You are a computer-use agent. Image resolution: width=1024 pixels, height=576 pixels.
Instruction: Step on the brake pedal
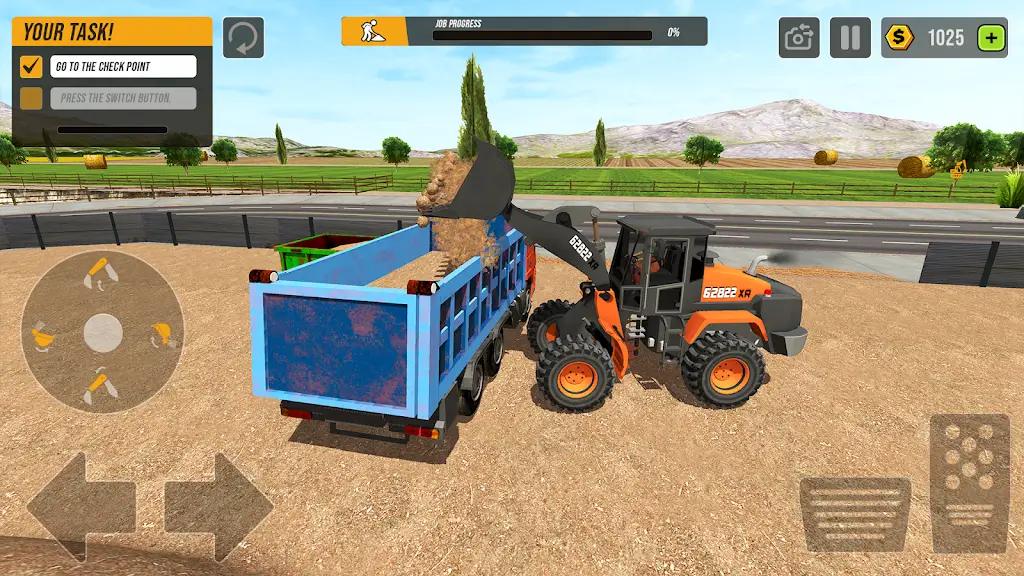coord(855,514)
